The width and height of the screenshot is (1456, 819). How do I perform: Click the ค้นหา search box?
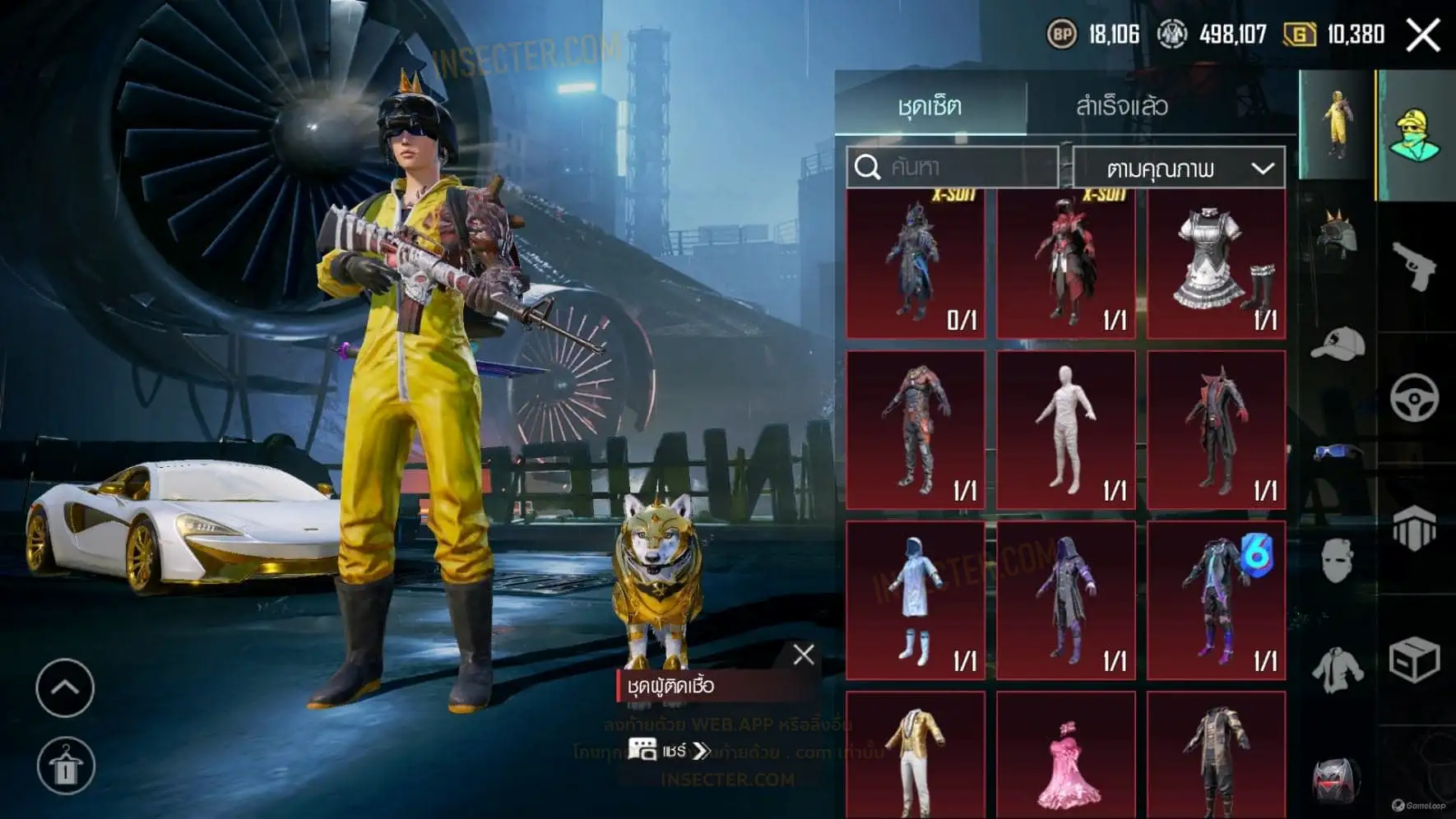pos(953,168)
